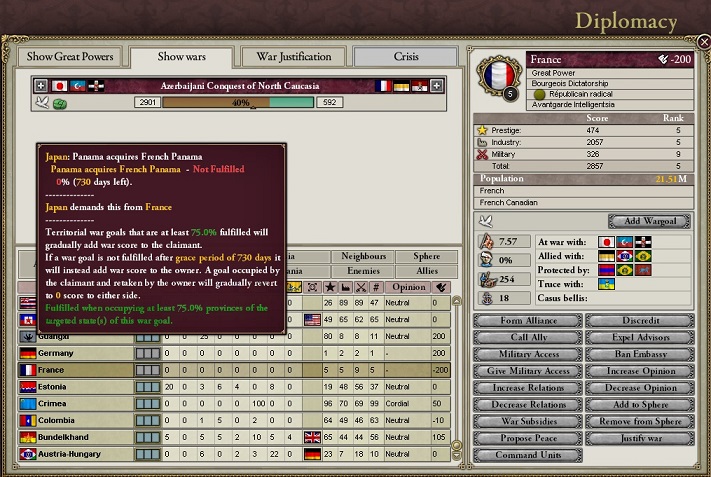This screenshot has height=477, width=711.
Task: Click the Add to Sphere button
Action: point(640,405)
